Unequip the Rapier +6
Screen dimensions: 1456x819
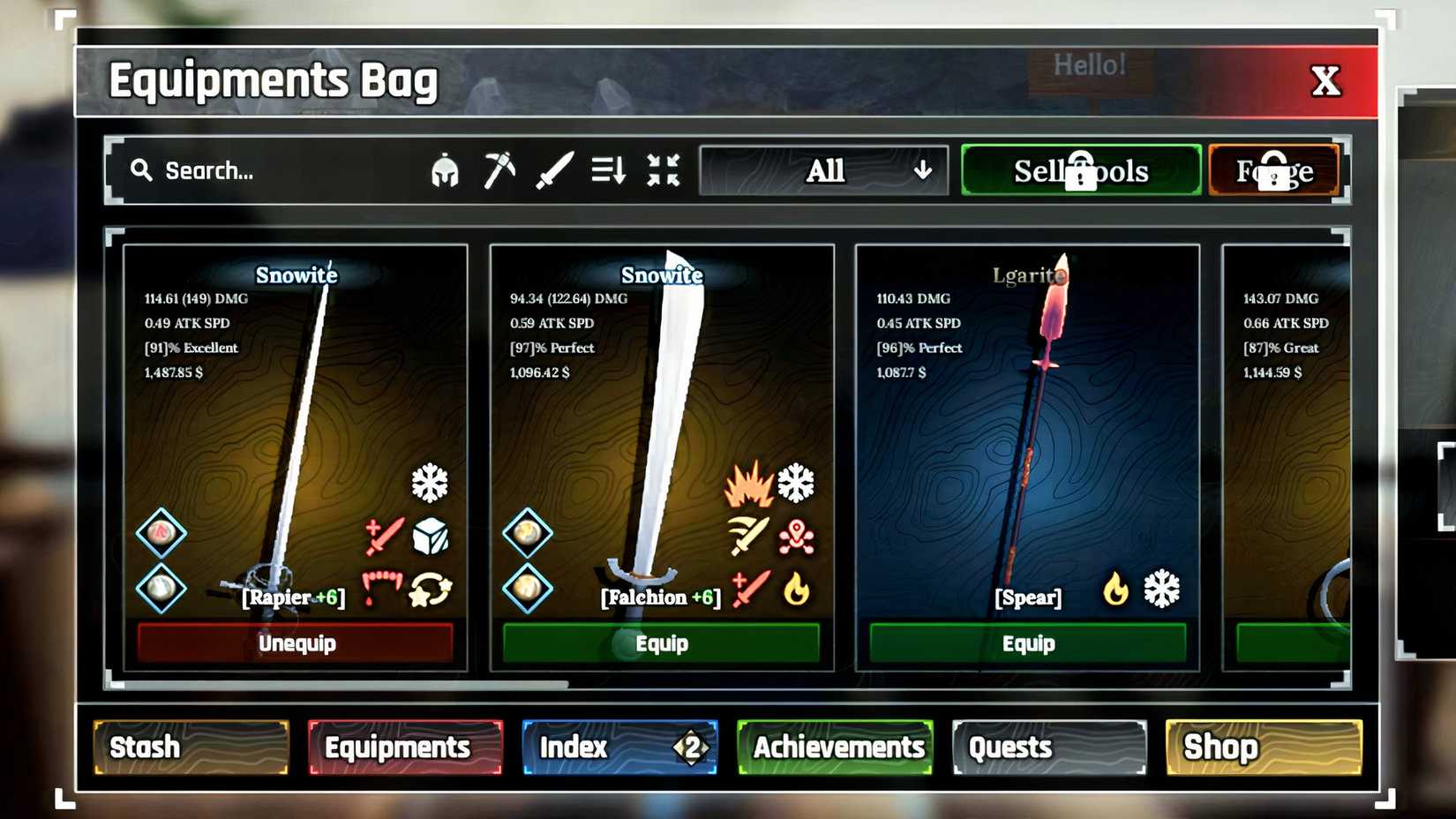click(x=296, y=643)
